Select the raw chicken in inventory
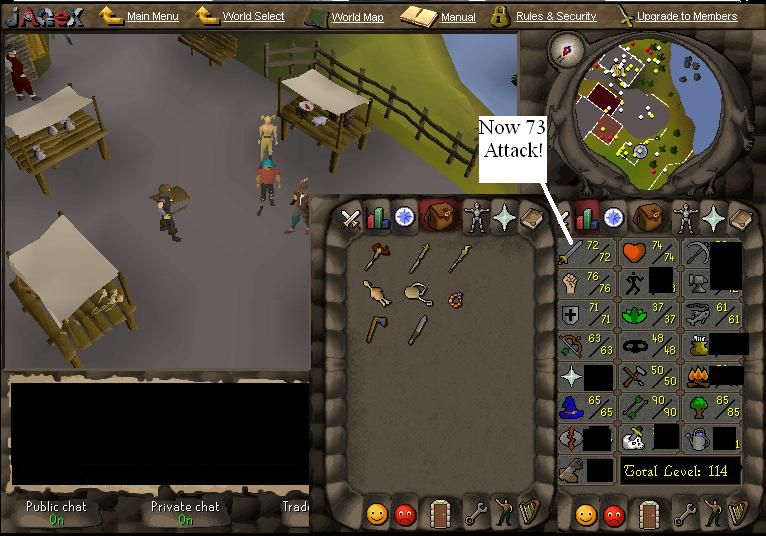The height and width of the screenshot is (536, 766). tap(376, 292)
